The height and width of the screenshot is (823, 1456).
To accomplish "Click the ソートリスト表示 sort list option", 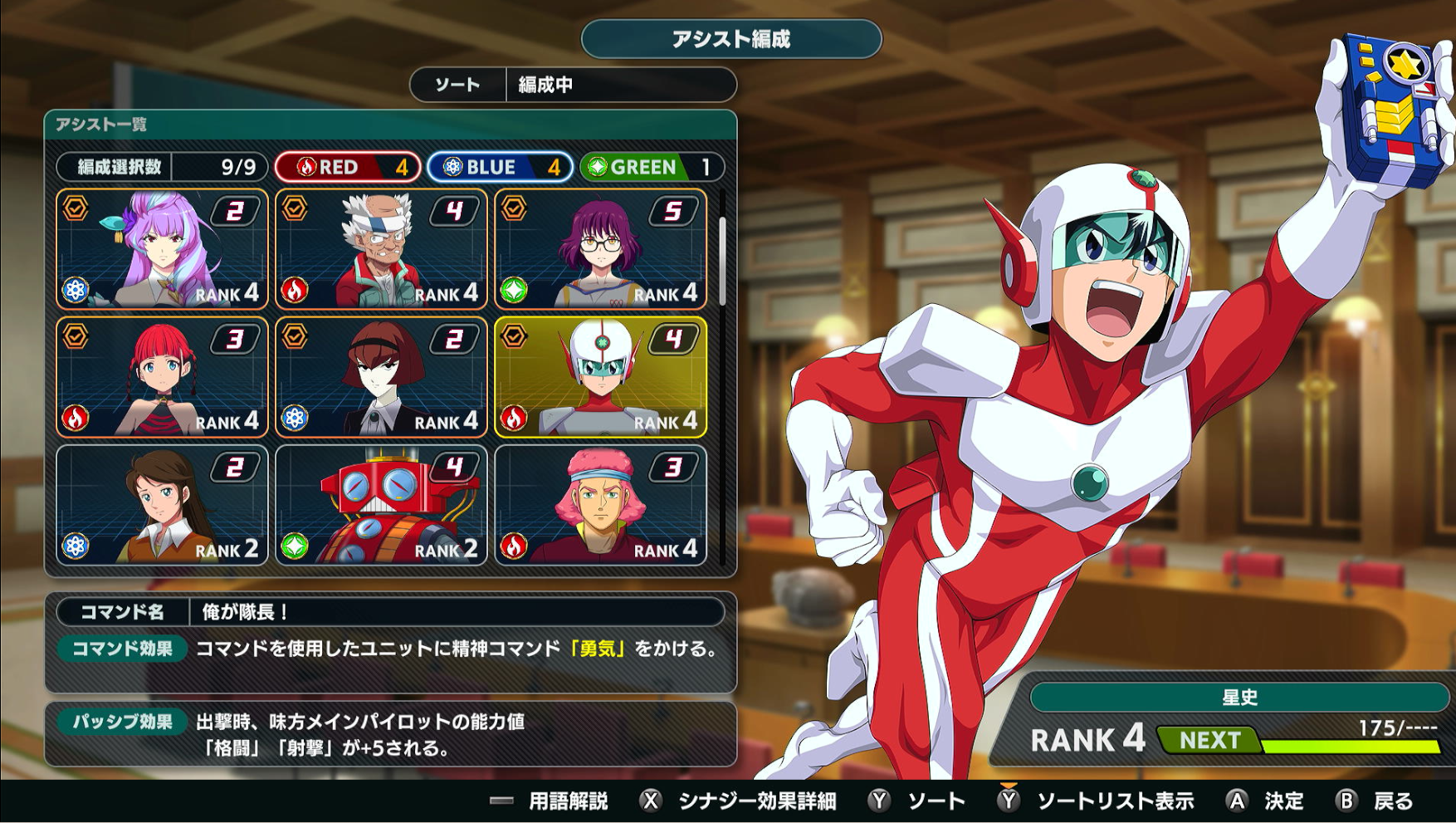I will (1097, 801).
